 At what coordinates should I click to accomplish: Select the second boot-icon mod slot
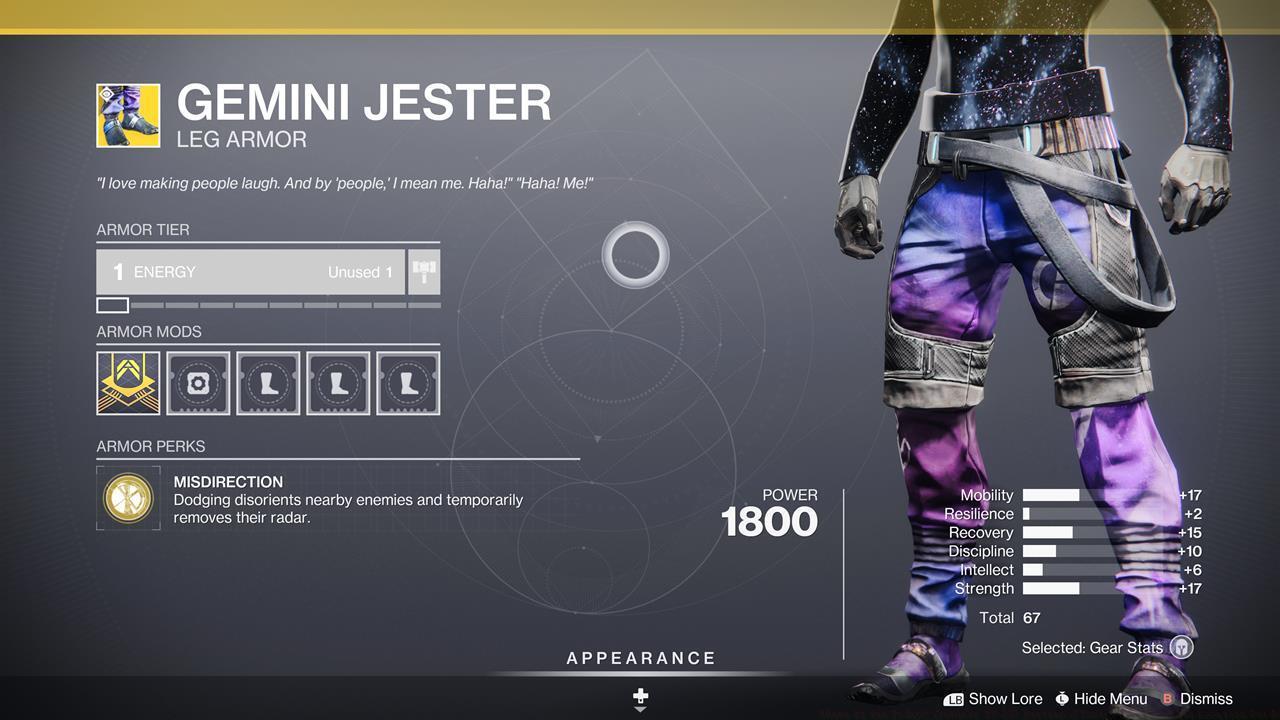338,383
